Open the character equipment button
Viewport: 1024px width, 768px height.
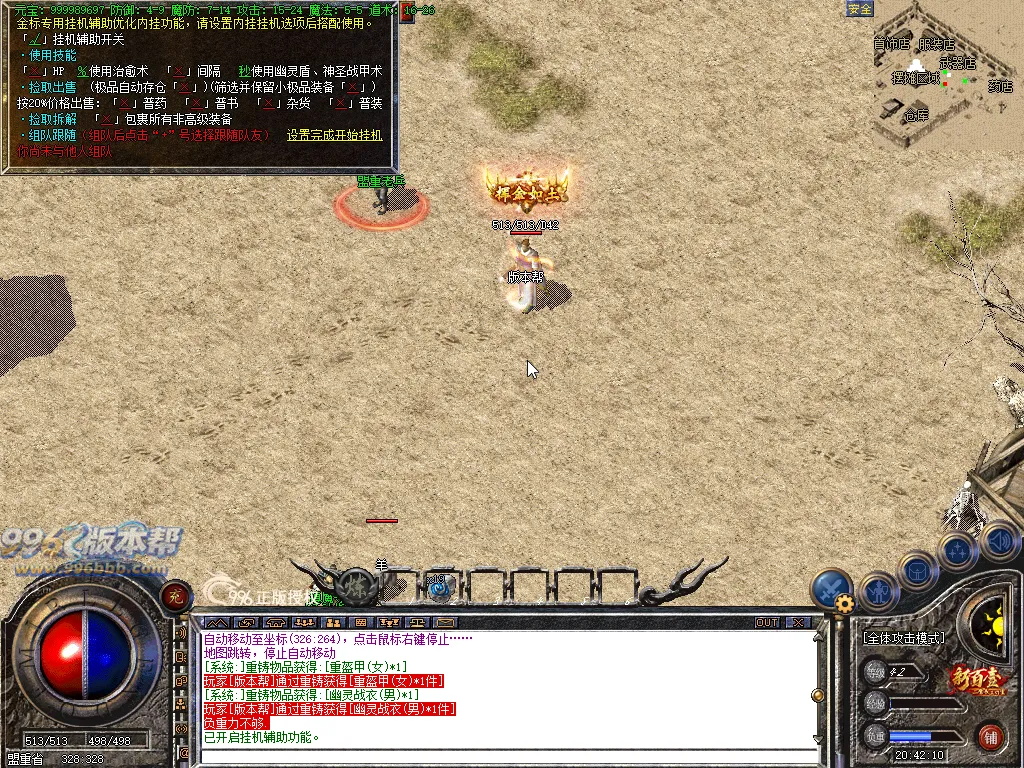[x=878, y=591]
